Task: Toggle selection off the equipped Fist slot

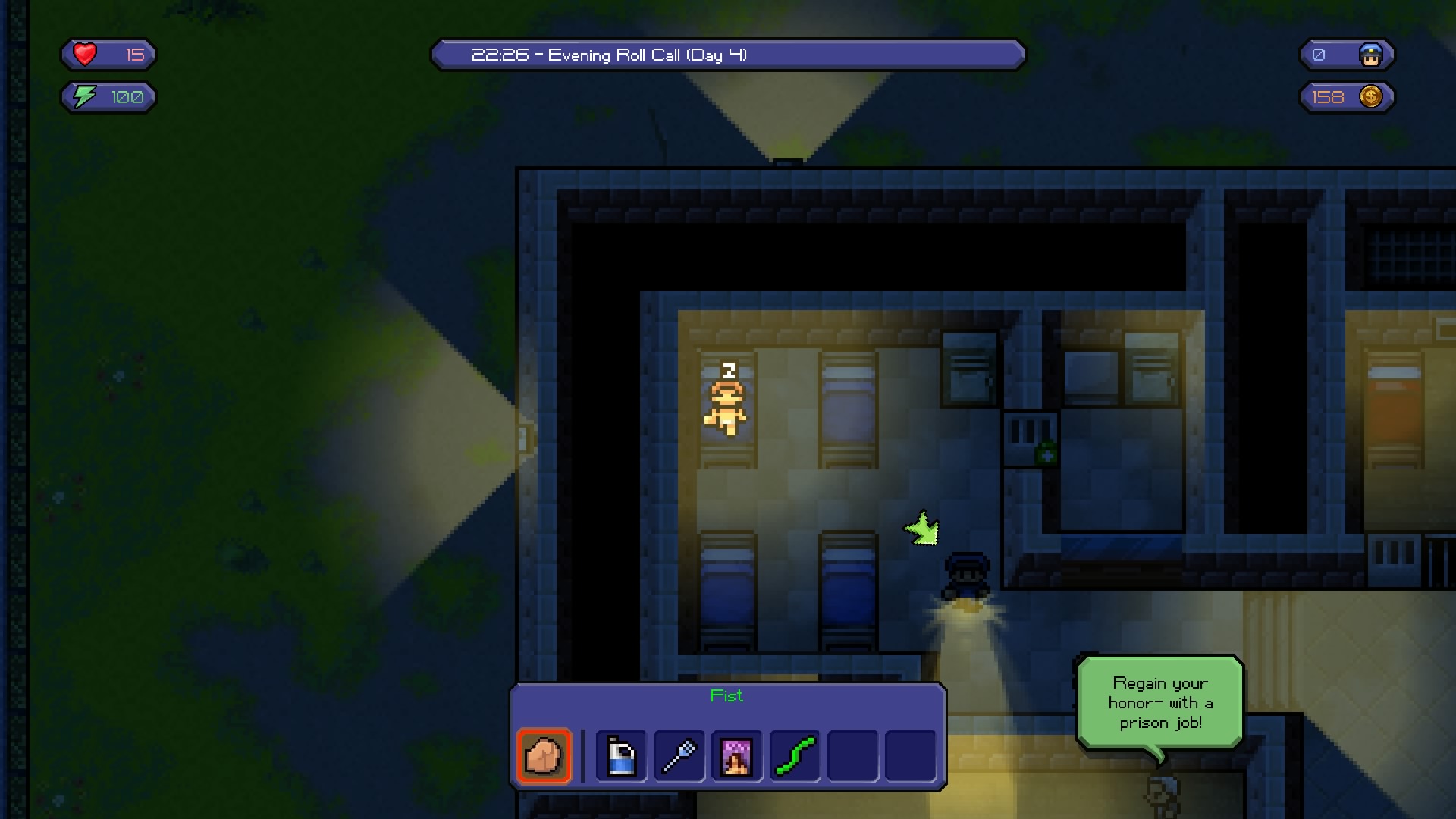Action: tap(544, 756)
